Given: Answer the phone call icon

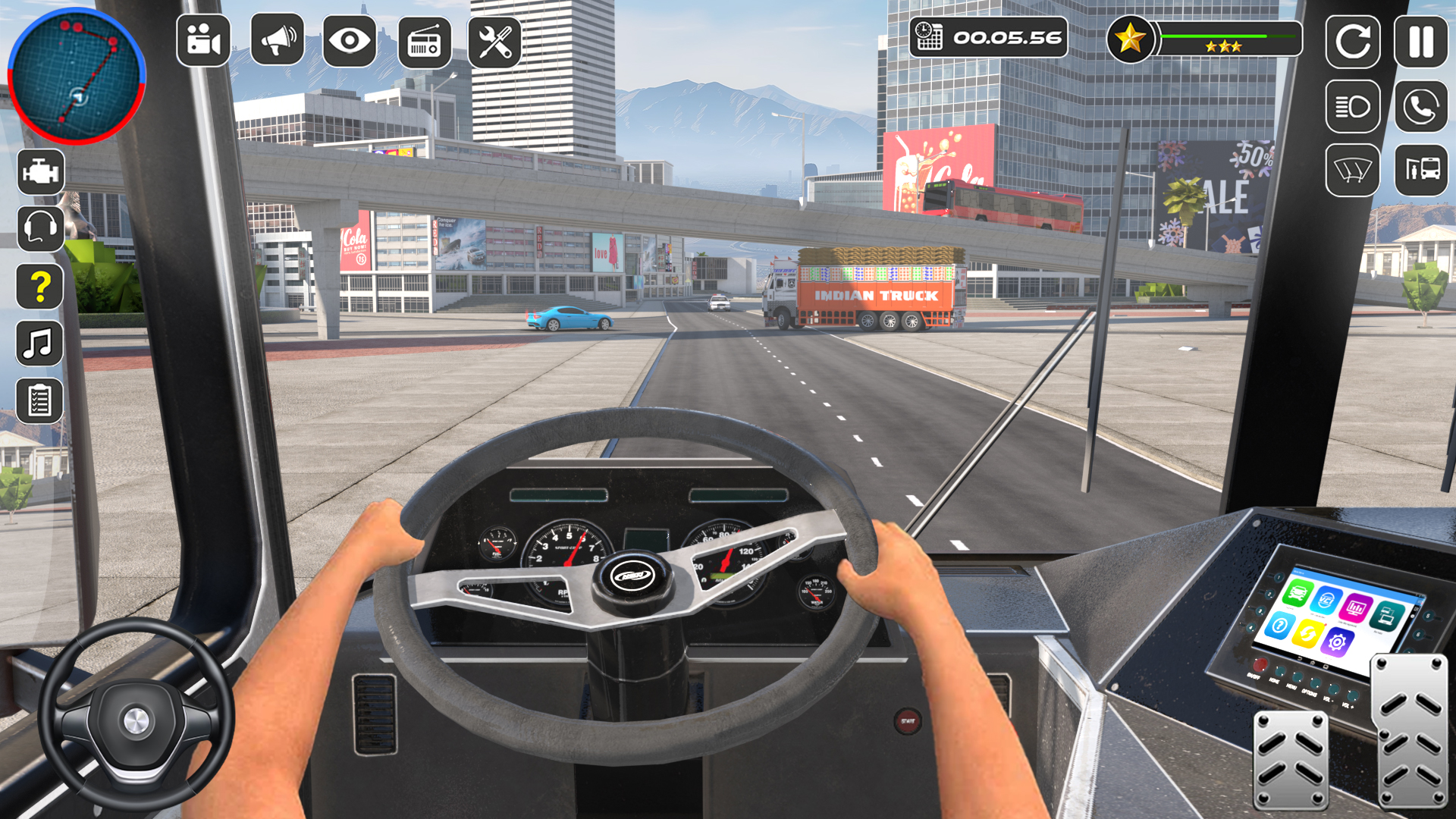Looking at the screenshot, I should (x=1422, y=106).
